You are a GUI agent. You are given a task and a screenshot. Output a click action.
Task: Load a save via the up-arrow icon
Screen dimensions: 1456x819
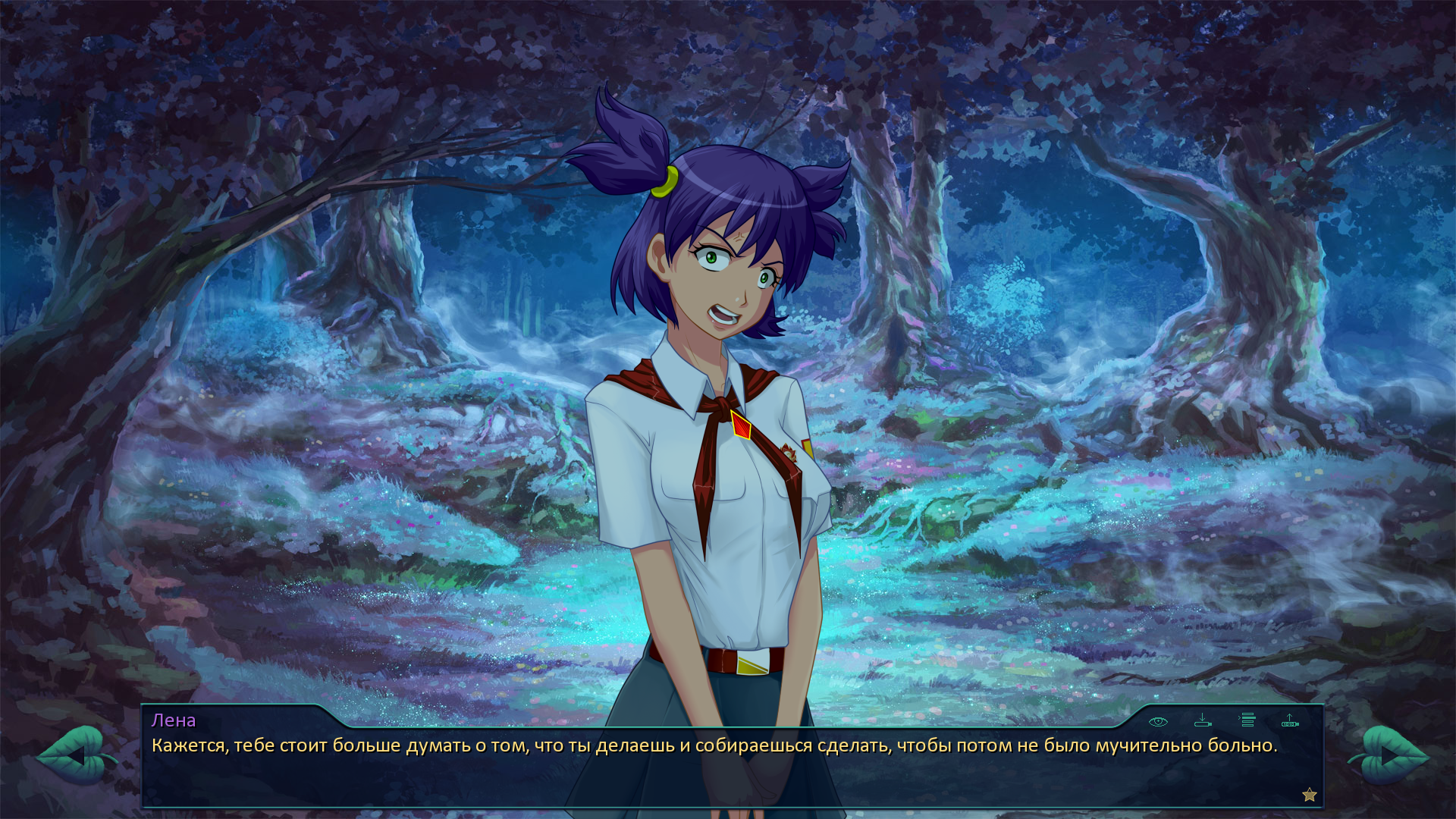pos(1290,720)
